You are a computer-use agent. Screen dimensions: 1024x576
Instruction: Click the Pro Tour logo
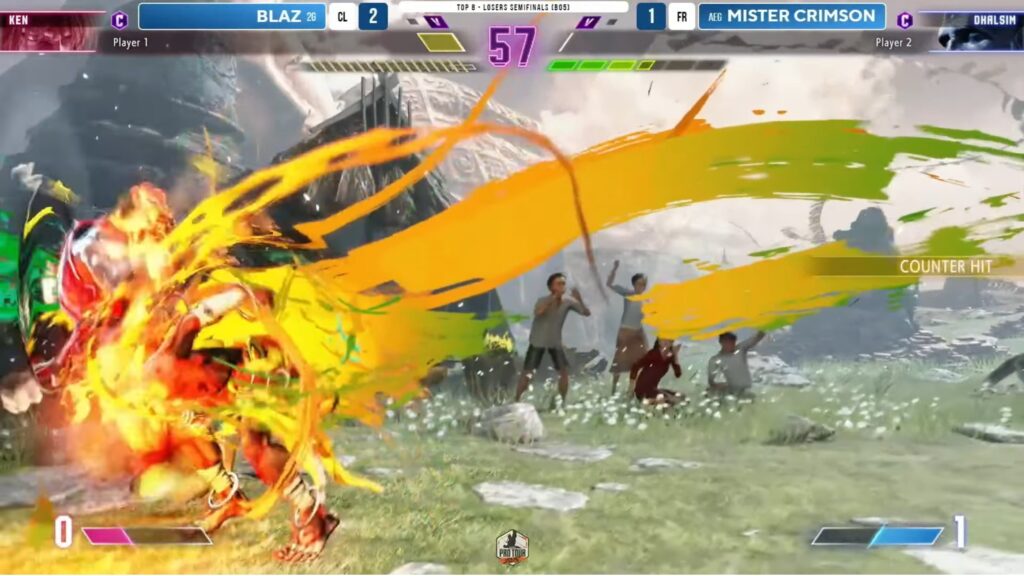512,546
